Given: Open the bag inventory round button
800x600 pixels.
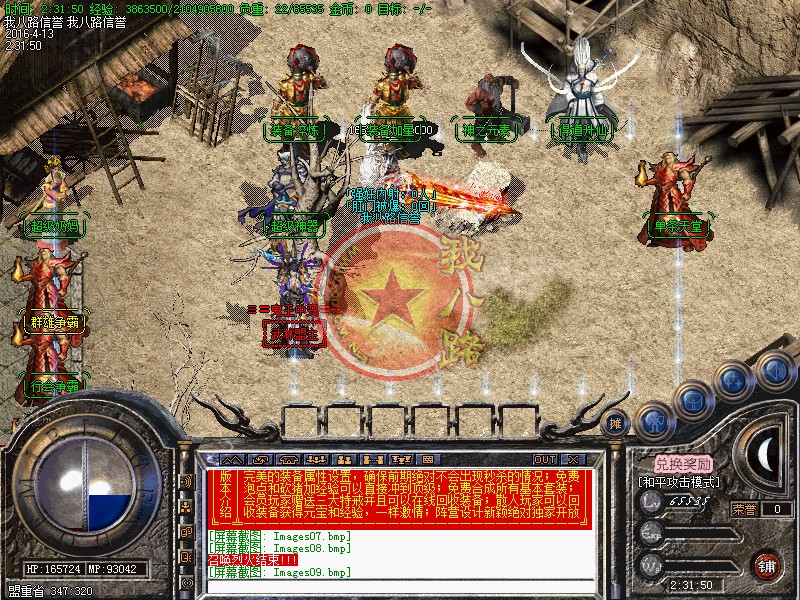Looking at the screenshot, I should click(x=693, y=398).
